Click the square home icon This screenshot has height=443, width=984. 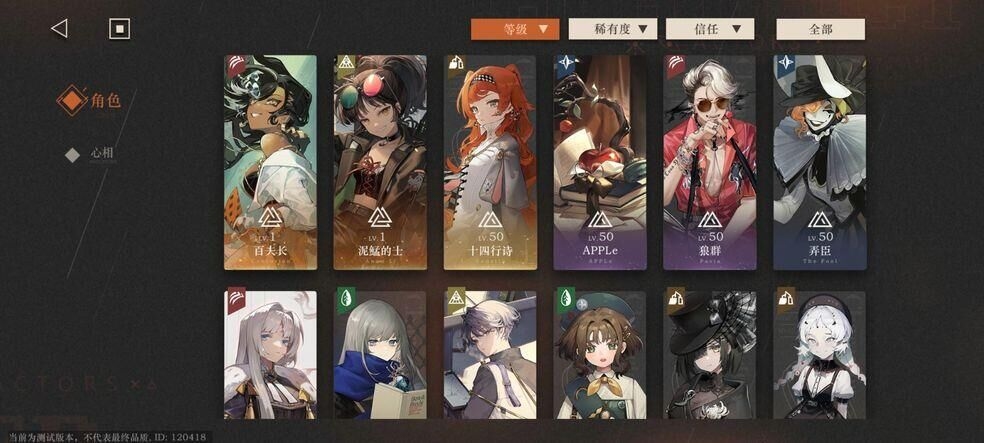119,29
